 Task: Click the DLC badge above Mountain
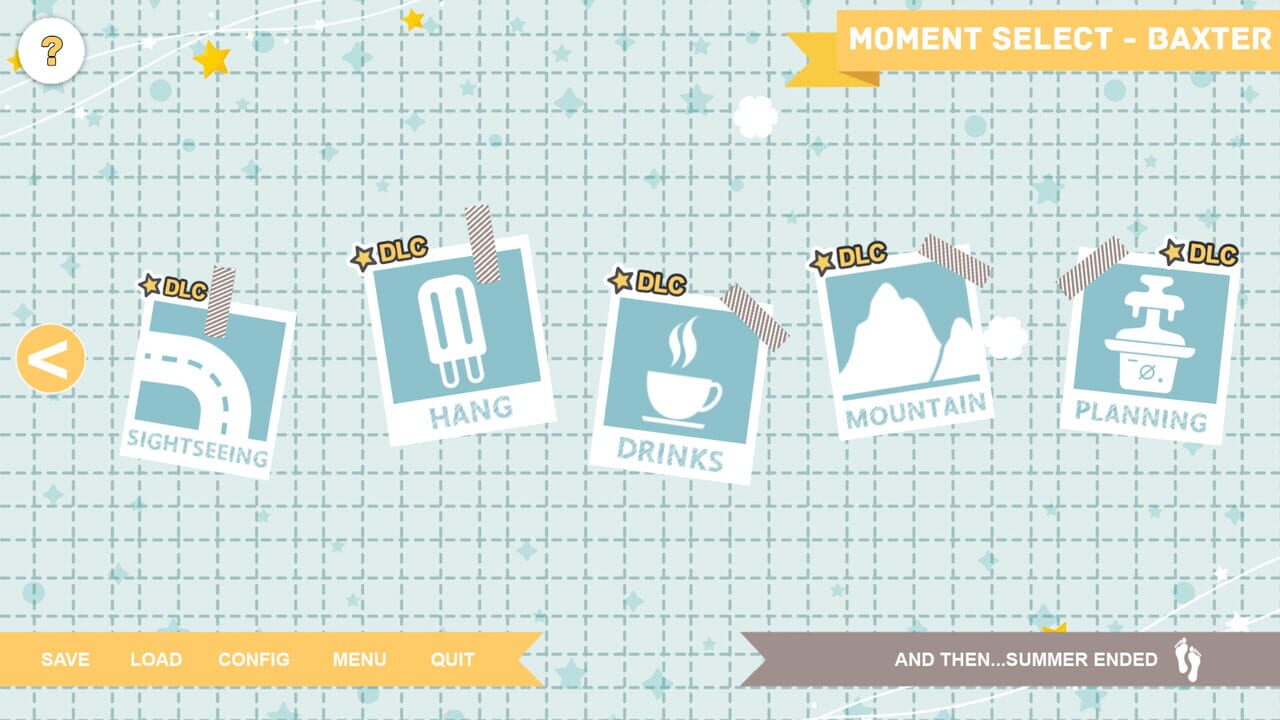click(x=851, y=257)
